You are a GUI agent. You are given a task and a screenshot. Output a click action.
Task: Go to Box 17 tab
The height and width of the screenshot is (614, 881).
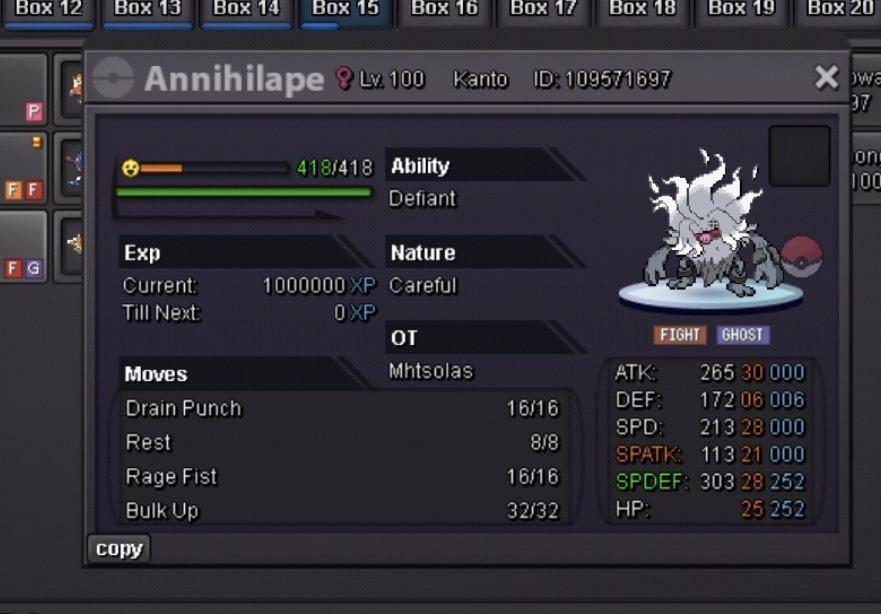(x=543, y=10)
